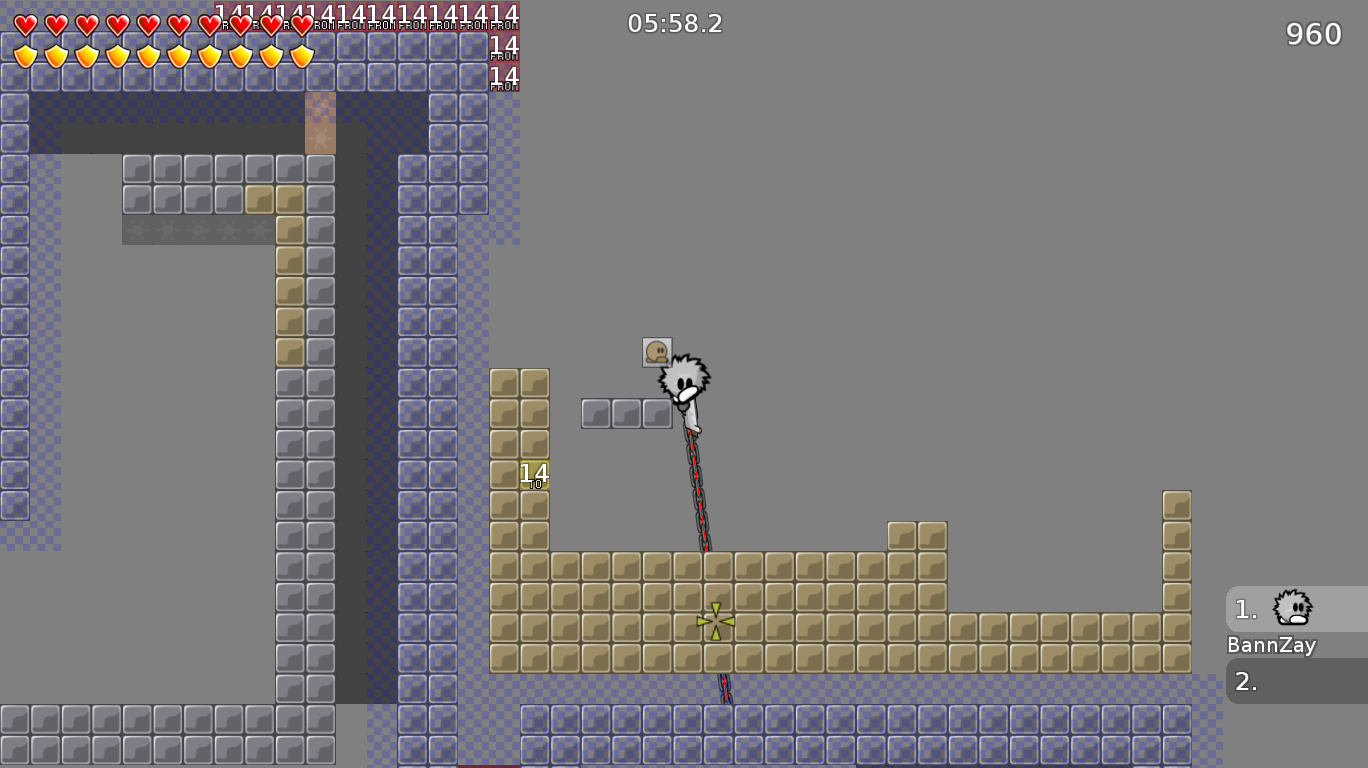The image size is (1368, 768).
Task: Click the player name BannZay
Action: pos(1271,645)
